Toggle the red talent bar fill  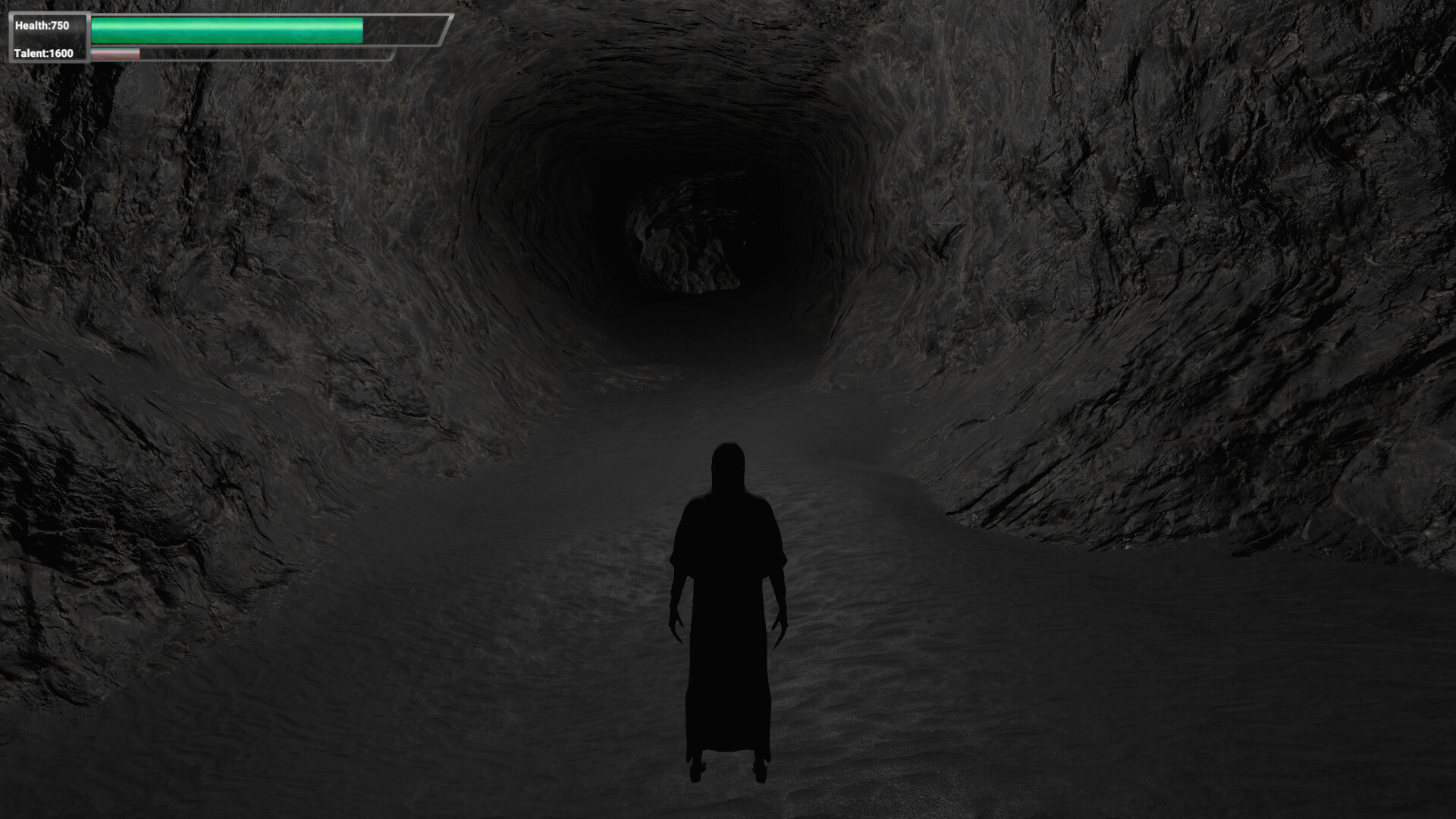[114, 54]
